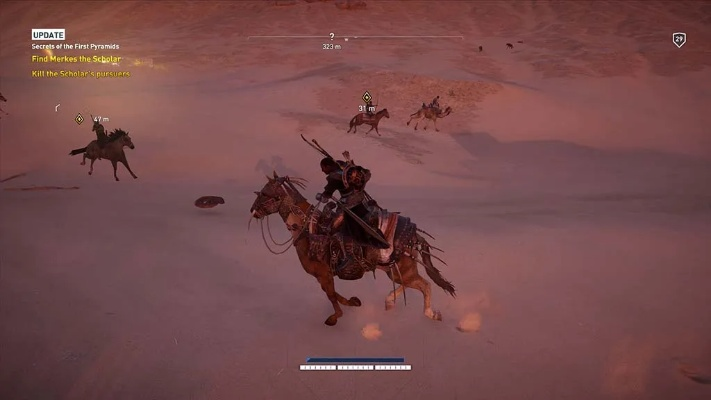Open the level 29 shield badge
Screen dimensions: 711x400
pos(679,40)
